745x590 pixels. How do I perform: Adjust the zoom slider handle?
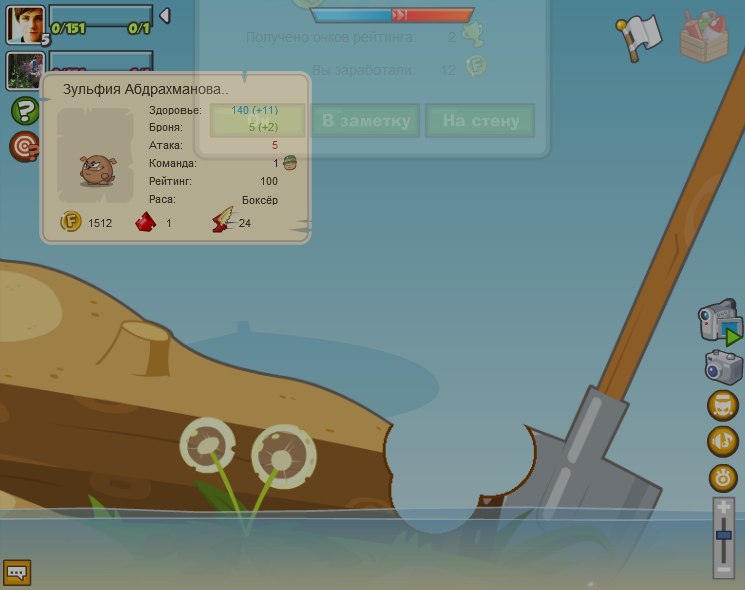pos(724,537)
